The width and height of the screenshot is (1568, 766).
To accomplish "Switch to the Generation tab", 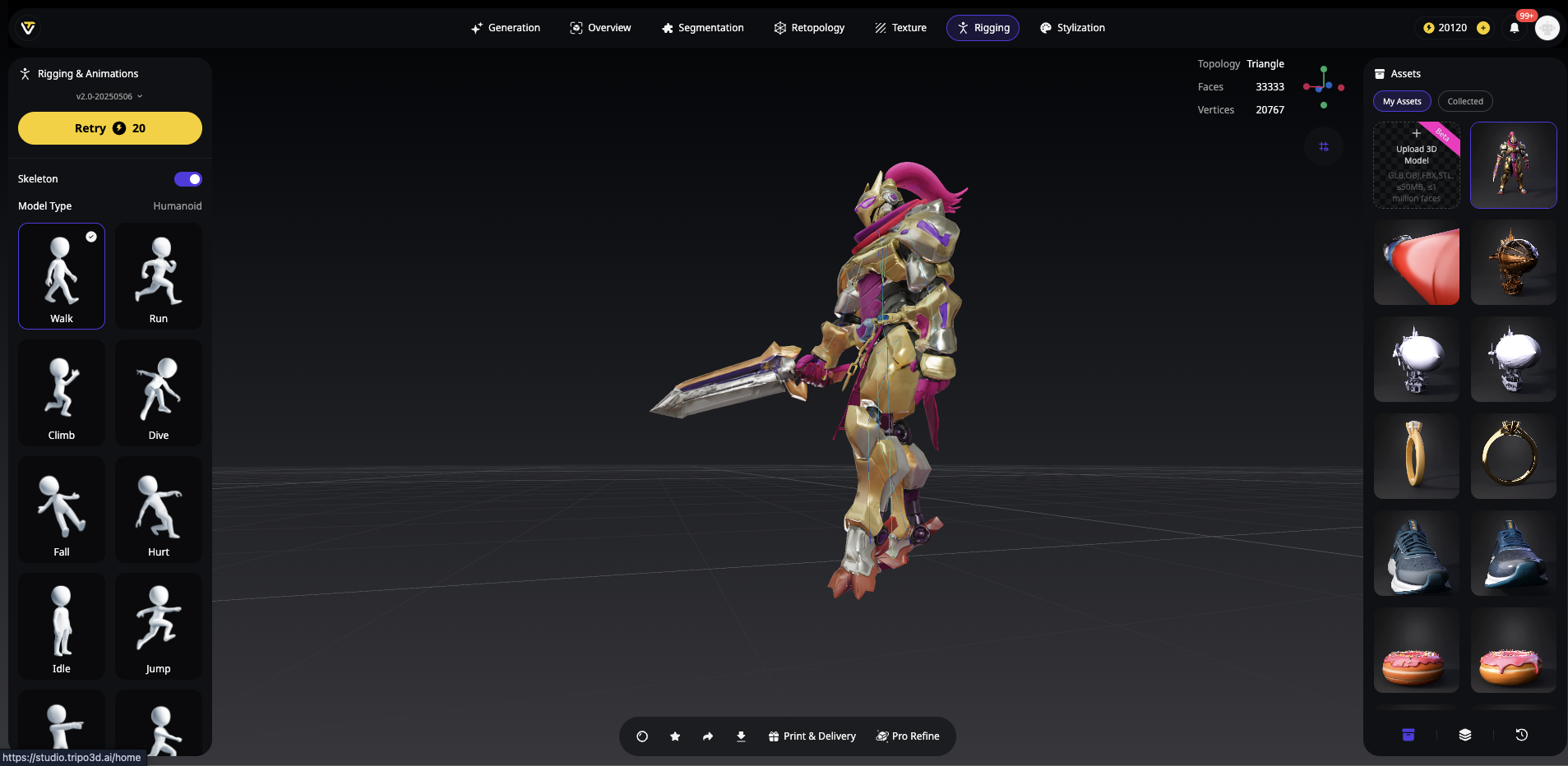I will [506, 28].
